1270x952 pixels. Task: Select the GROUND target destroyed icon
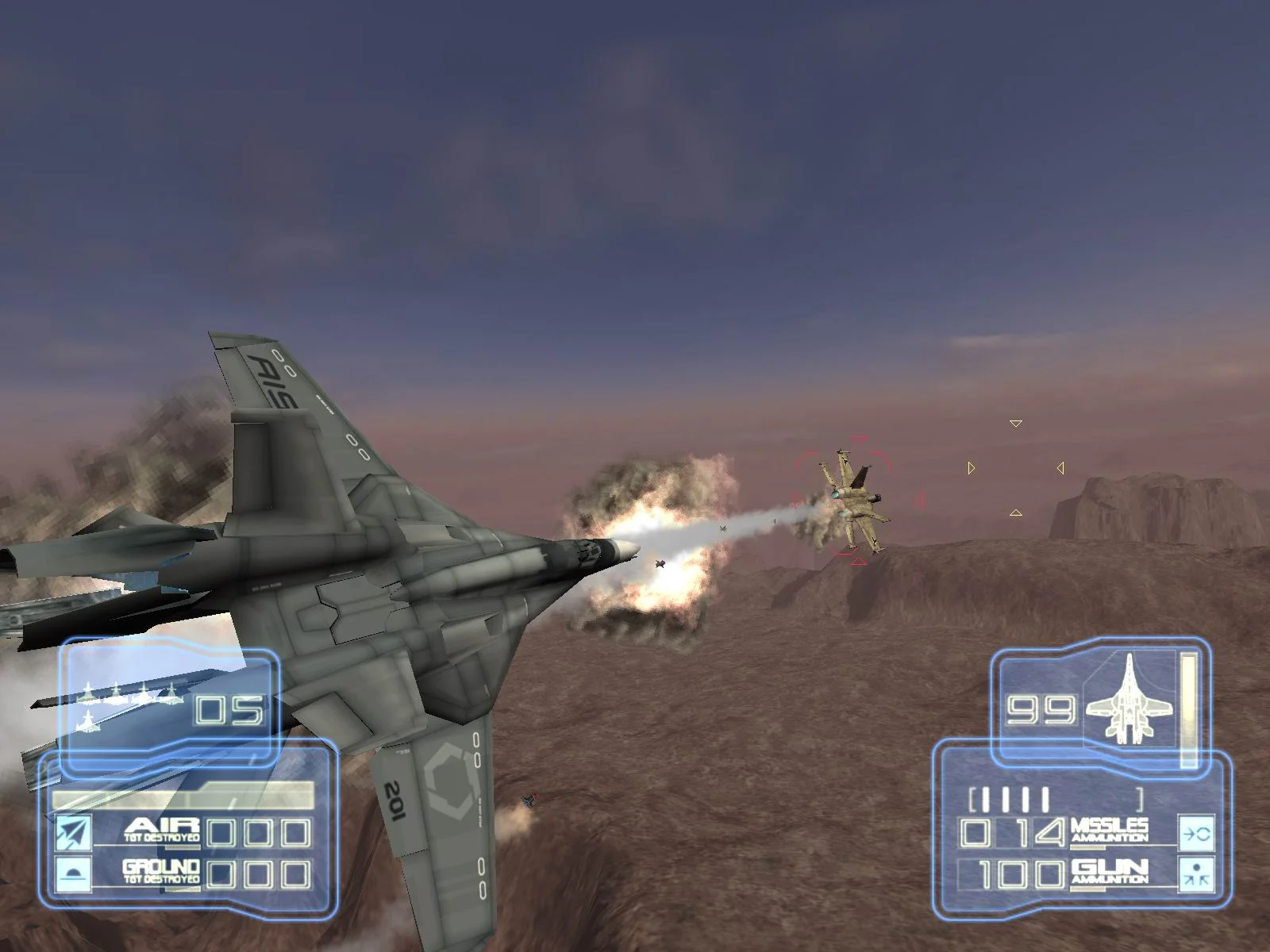(71, 873)
